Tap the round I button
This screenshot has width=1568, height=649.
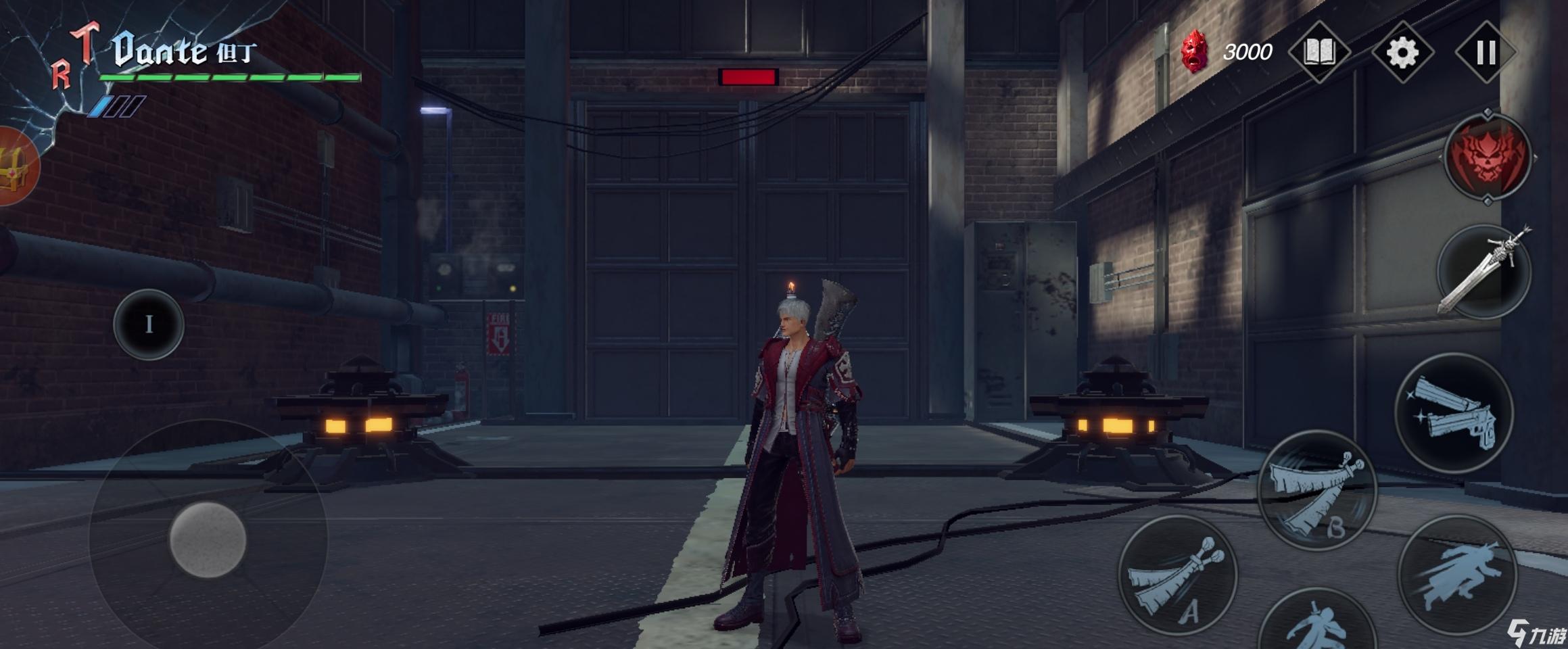point(149,324)
